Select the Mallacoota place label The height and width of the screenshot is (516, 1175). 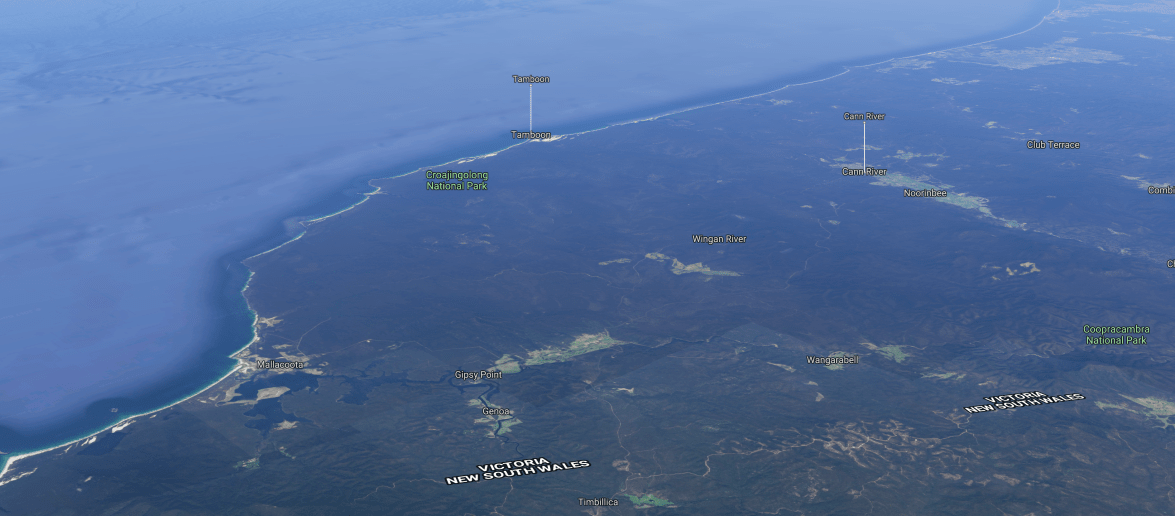[279, 365]
